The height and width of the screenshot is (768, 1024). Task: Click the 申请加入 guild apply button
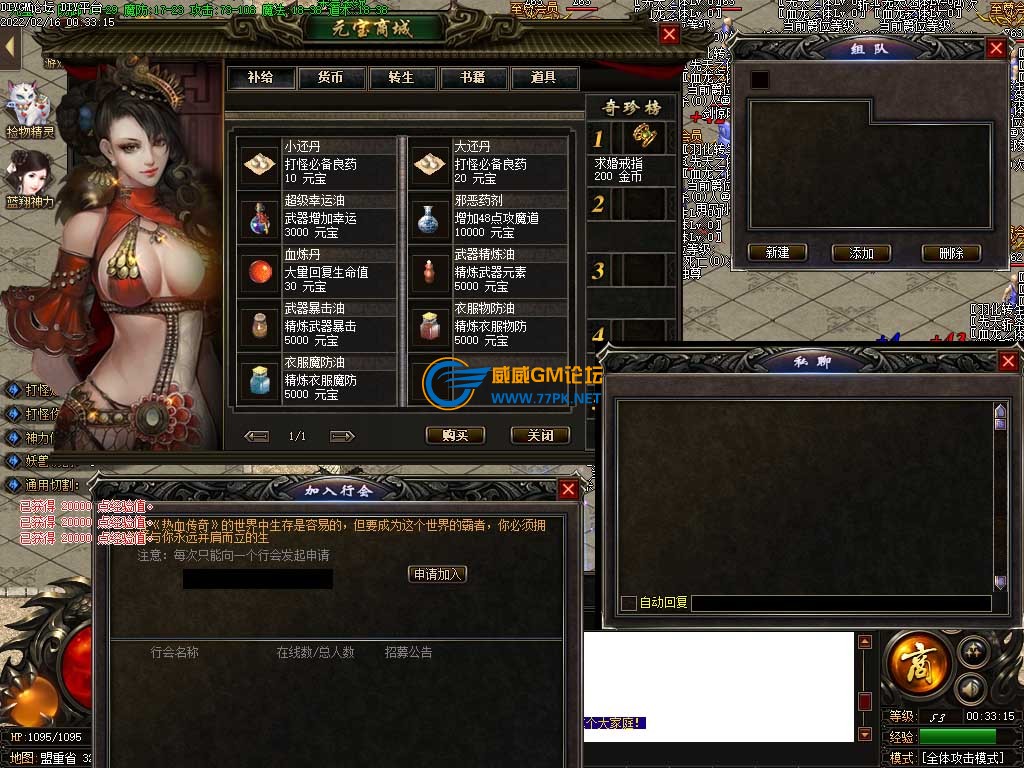[439, 574]
